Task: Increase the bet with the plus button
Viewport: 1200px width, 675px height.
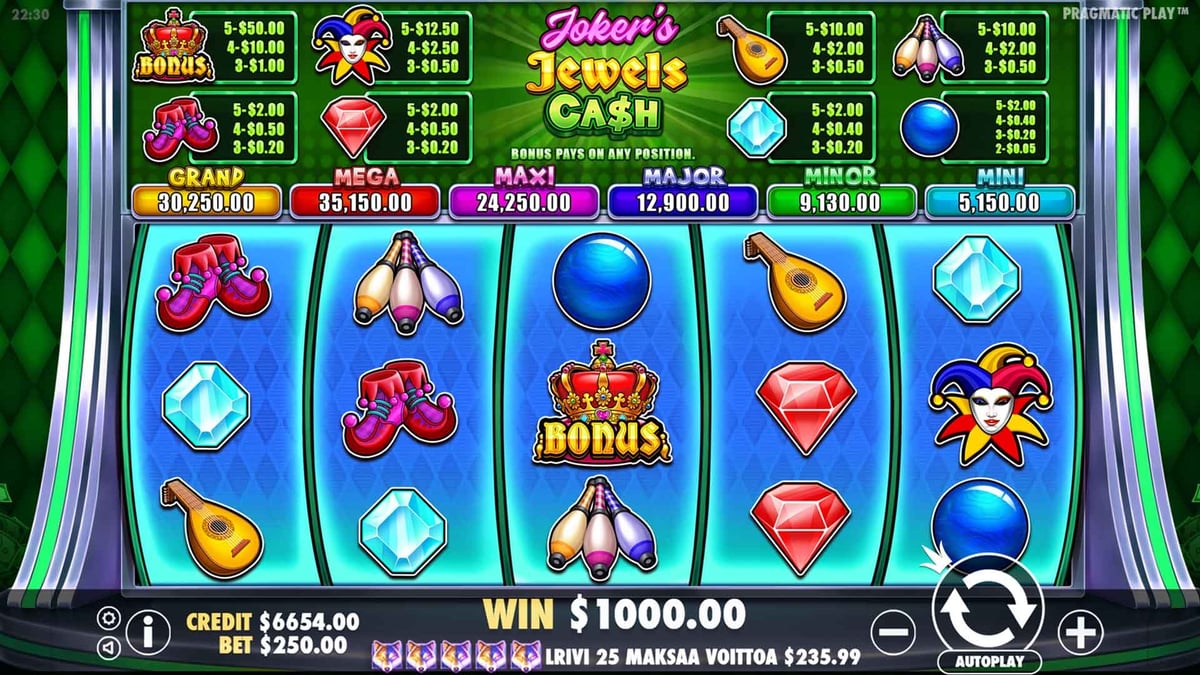Action: click(x=1081, y=632)
